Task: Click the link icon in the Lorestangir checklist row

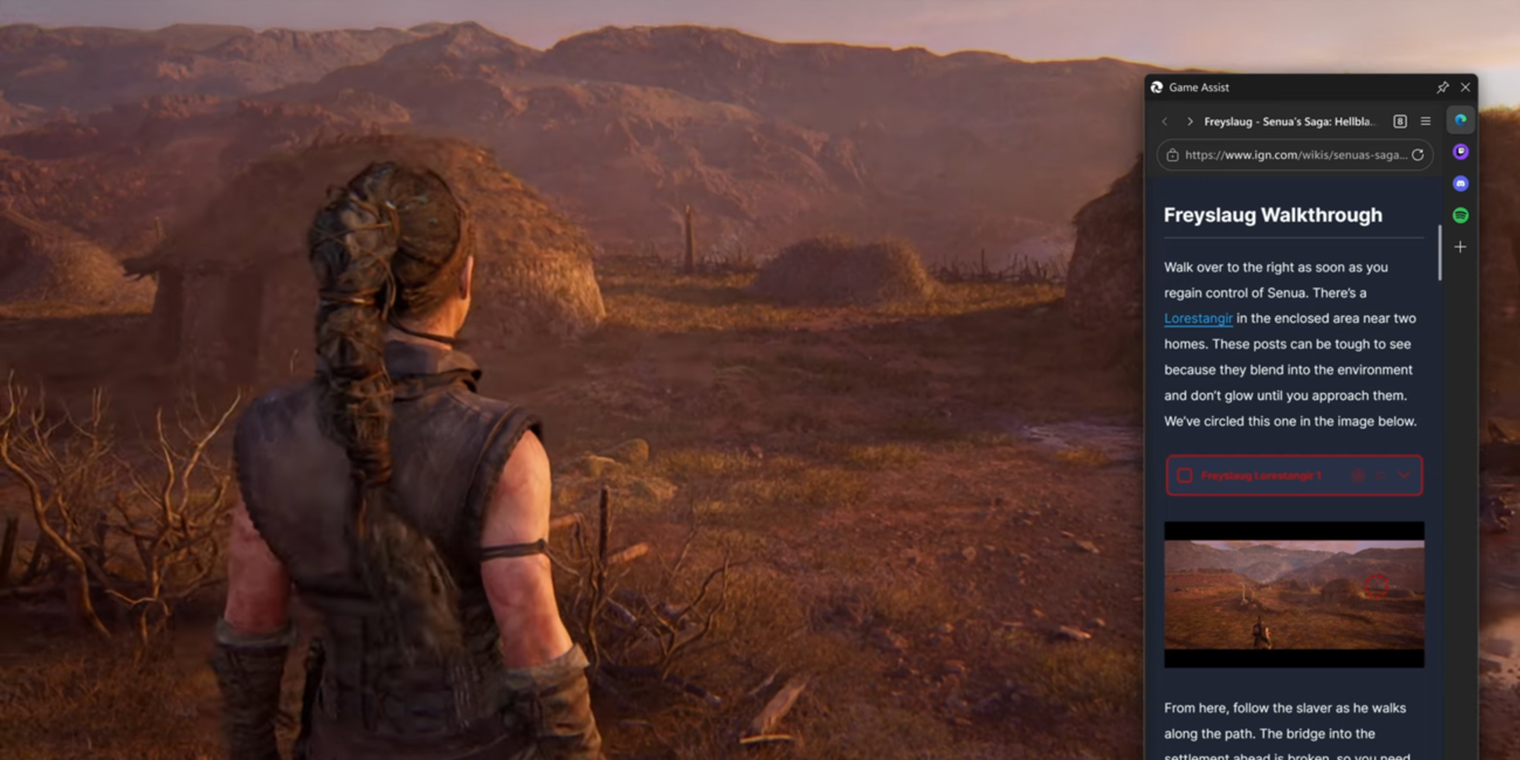Action: tap(1380, 475)
